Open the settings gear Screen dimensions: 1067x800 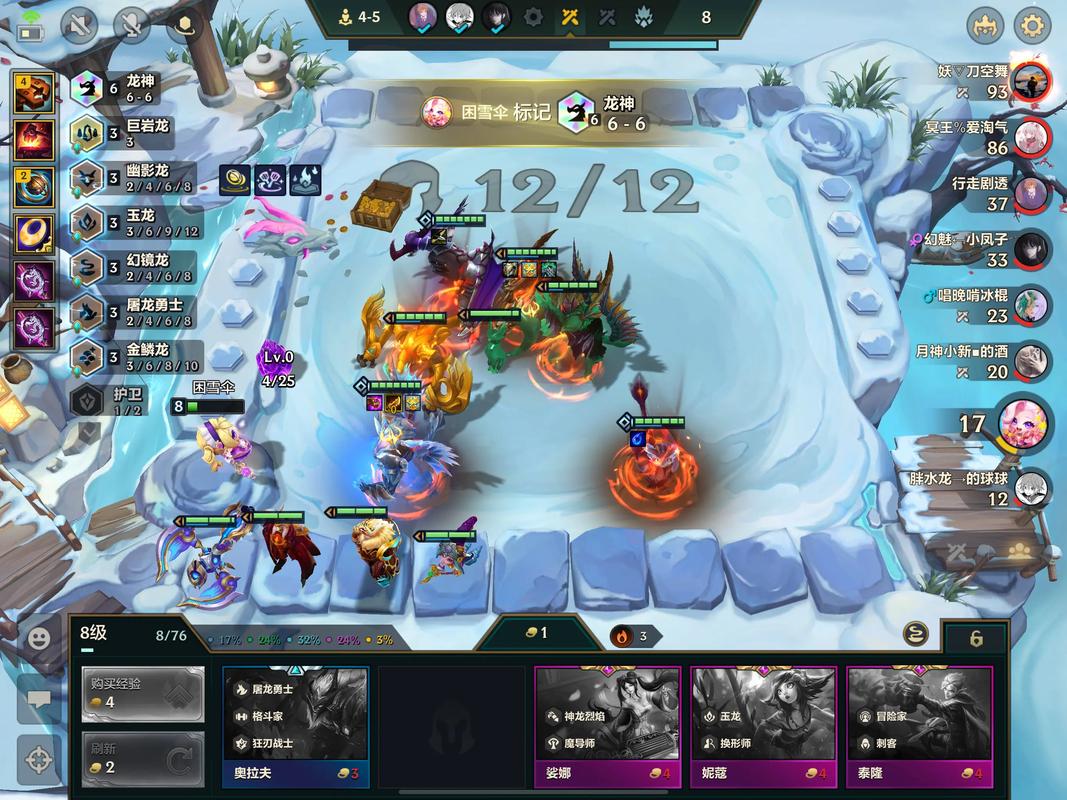click(1032, 25)
